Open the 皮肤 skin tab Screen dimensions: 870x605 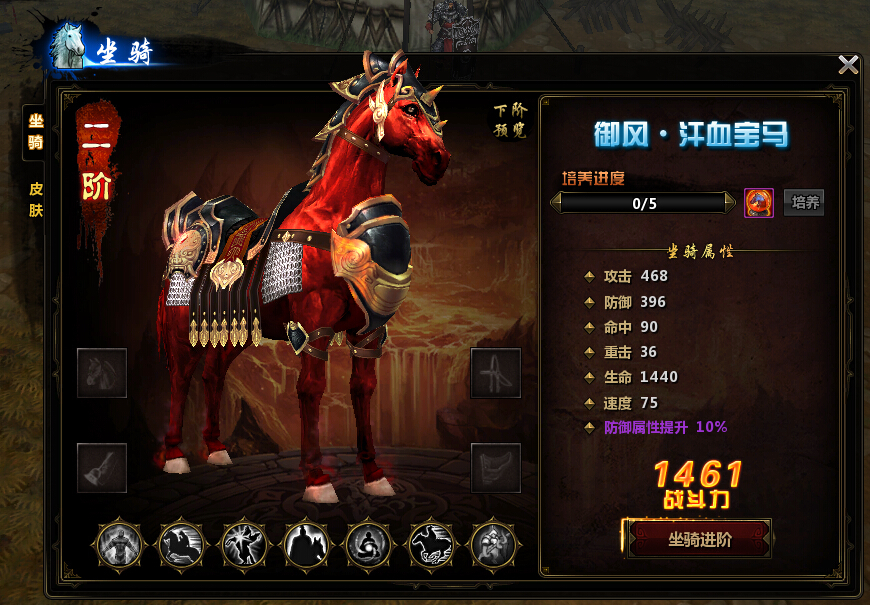[36, 199]
